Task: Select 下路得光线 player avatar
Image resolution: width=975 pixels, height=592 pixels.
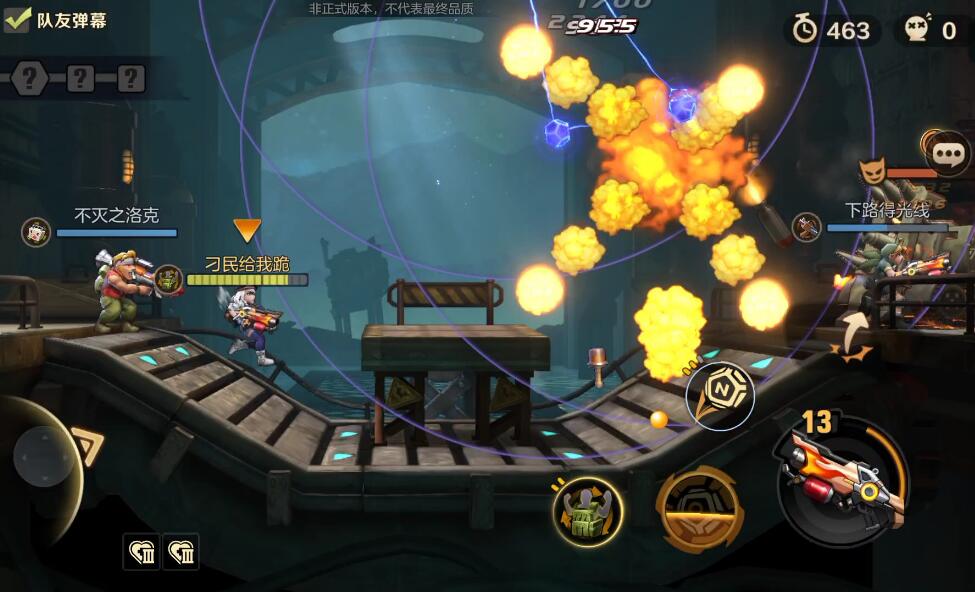Action: click(806, 227)
